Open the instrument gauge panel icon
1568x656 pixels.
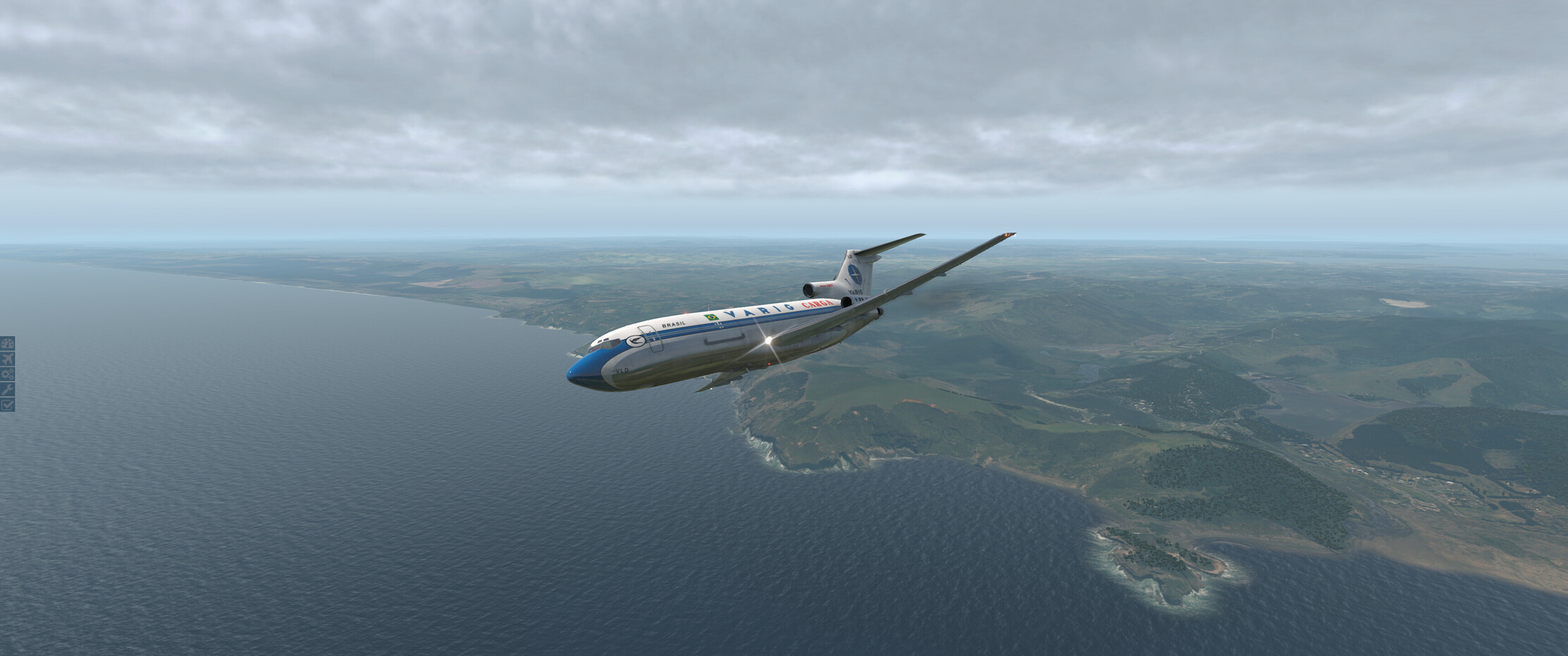tap(7, 344)
